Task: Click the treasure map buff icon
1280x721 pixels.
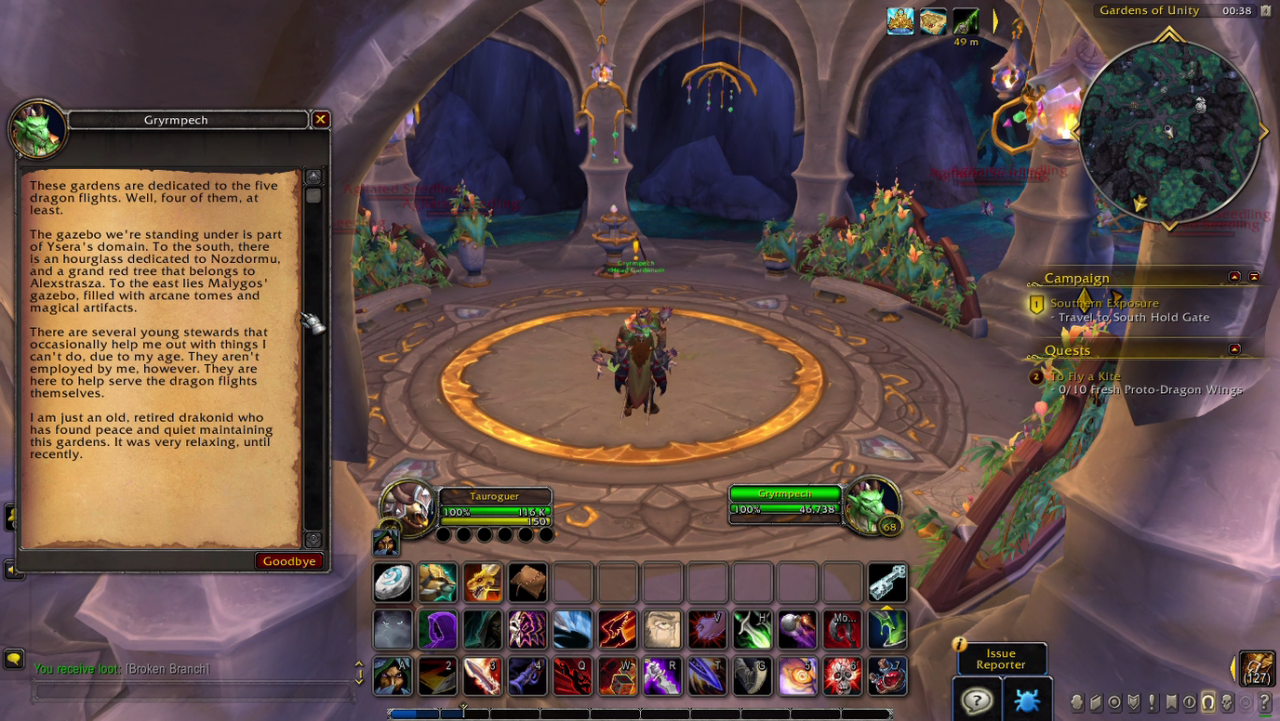Action: pyautogui.click(x=933, y=21)
